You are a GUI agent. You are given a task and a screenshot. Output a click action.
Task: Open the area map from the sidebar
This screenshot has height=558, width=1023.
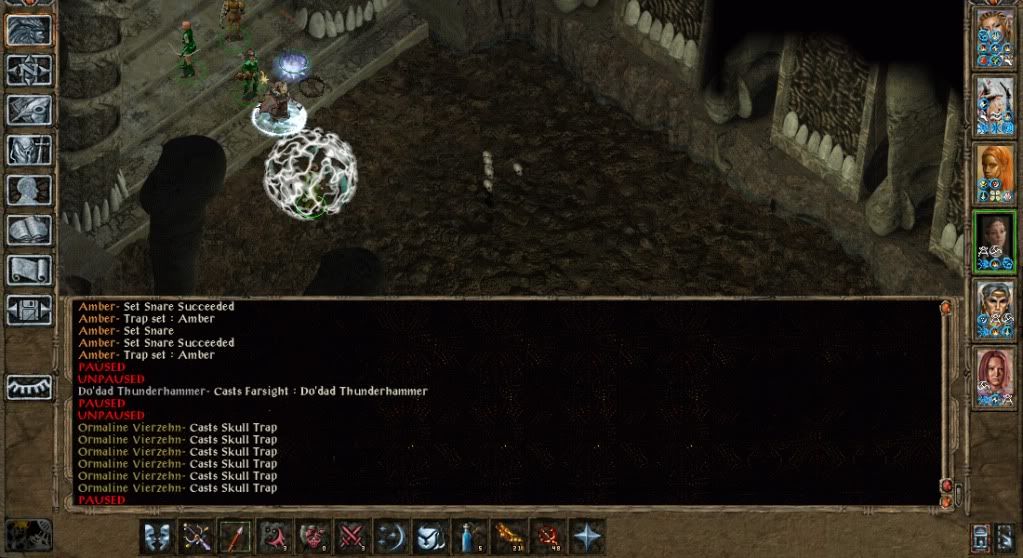click(29, 71)
